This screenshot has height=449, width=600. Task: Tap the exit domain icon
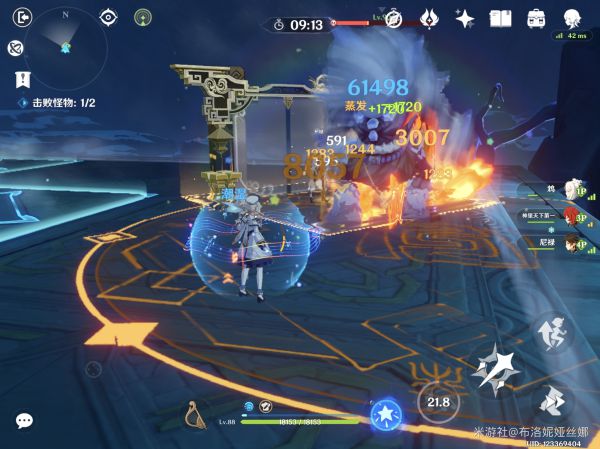(24, 16)
